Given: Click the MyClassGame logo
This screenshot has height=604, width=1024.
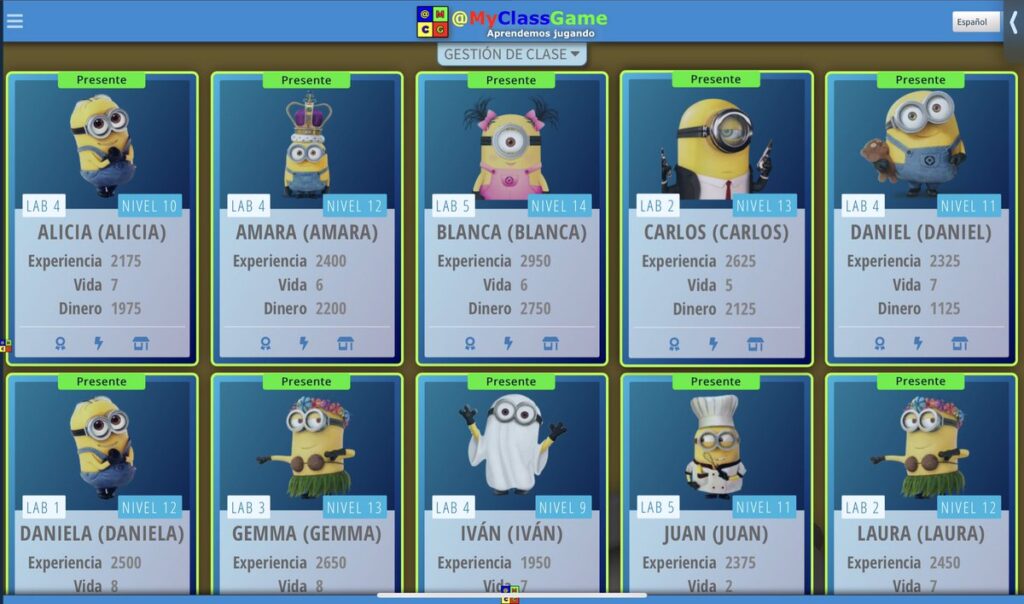Looking at the screenshot, I should pos(512,21).
